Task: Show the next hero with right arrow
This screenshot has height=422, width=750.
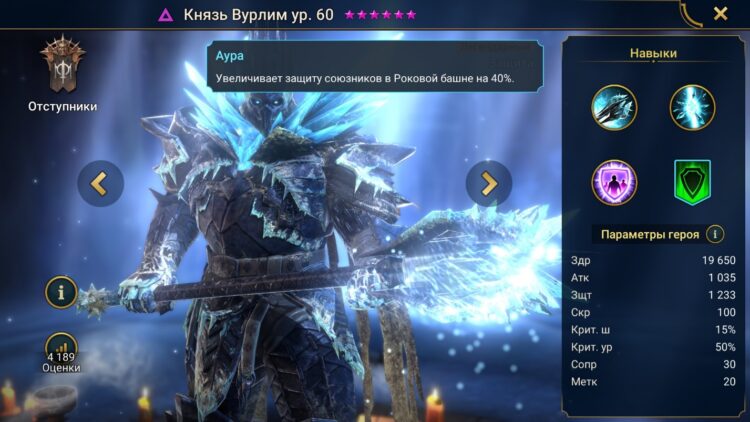Action: 489,183
